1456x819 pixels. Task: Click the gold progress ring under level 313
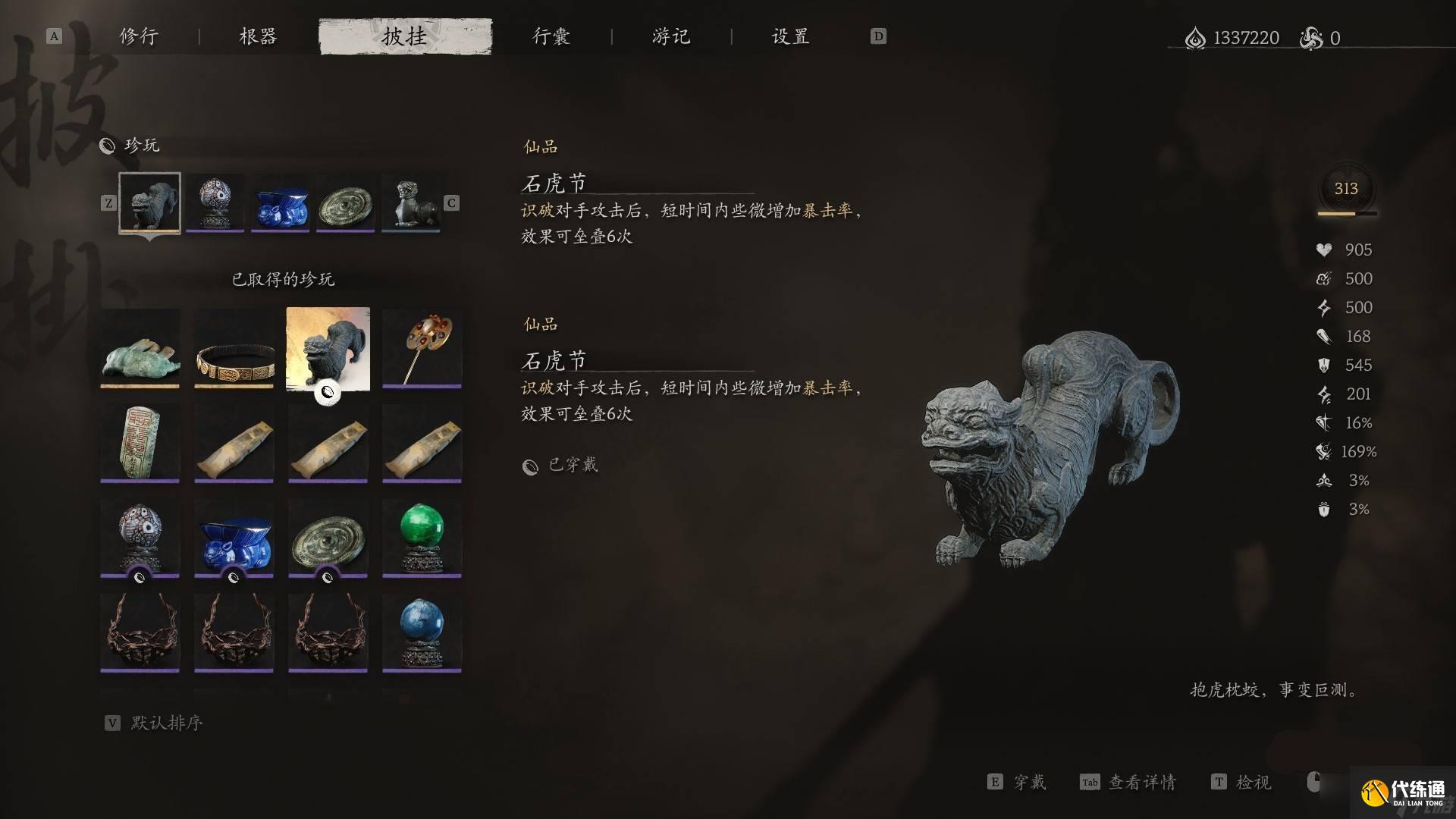[1346, 215]
